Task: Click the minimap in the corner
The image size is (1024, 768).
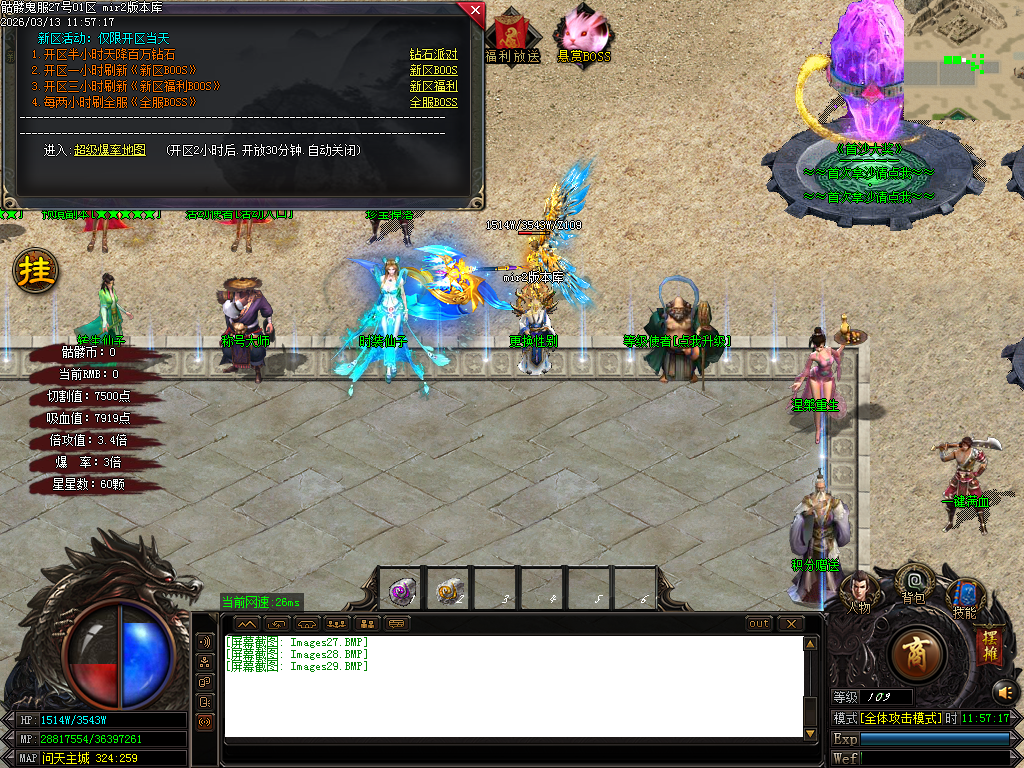Action: 963,60
